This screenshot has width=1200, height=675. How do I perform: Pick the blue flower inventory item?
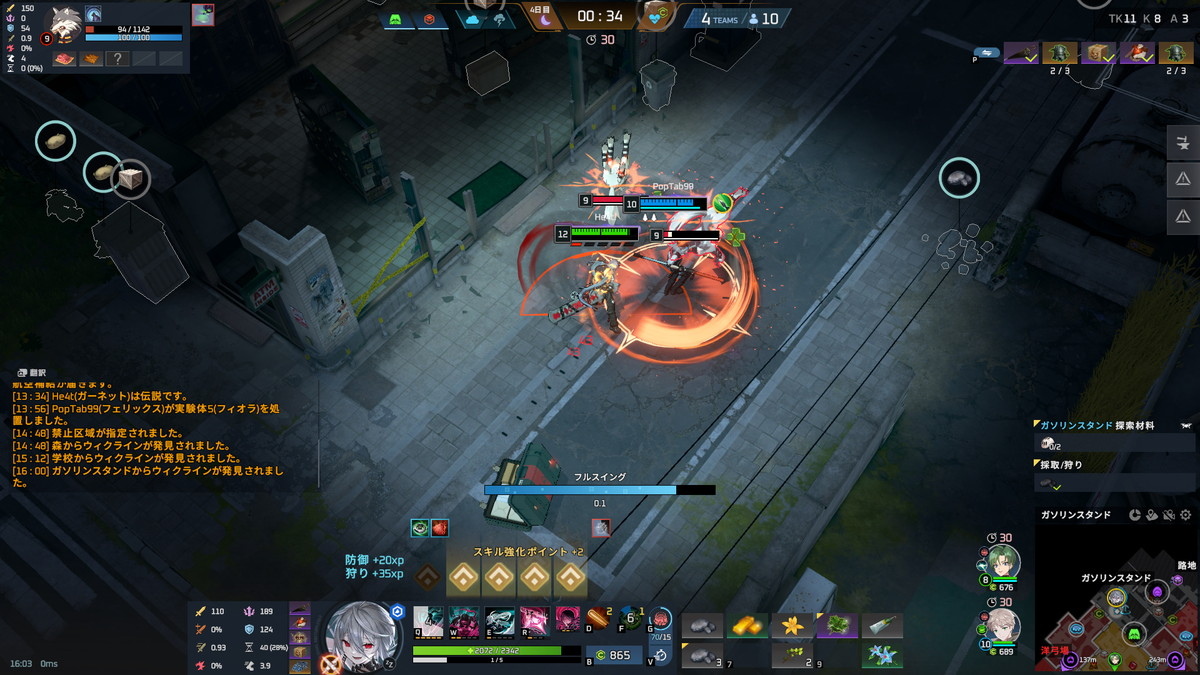coord(882,655)
